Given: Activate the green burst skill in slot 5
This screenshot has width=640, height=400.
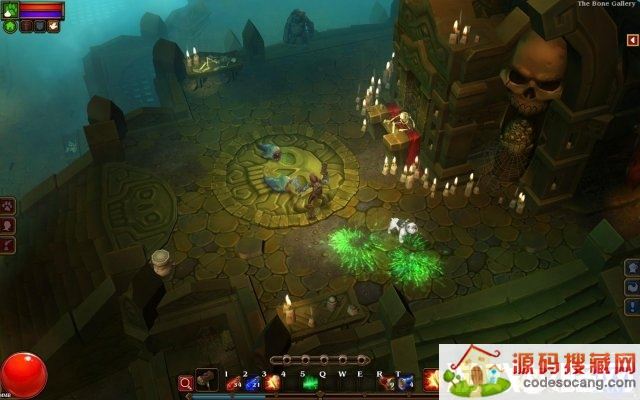Looking at the screenshot, I should (x=310, y=383).
